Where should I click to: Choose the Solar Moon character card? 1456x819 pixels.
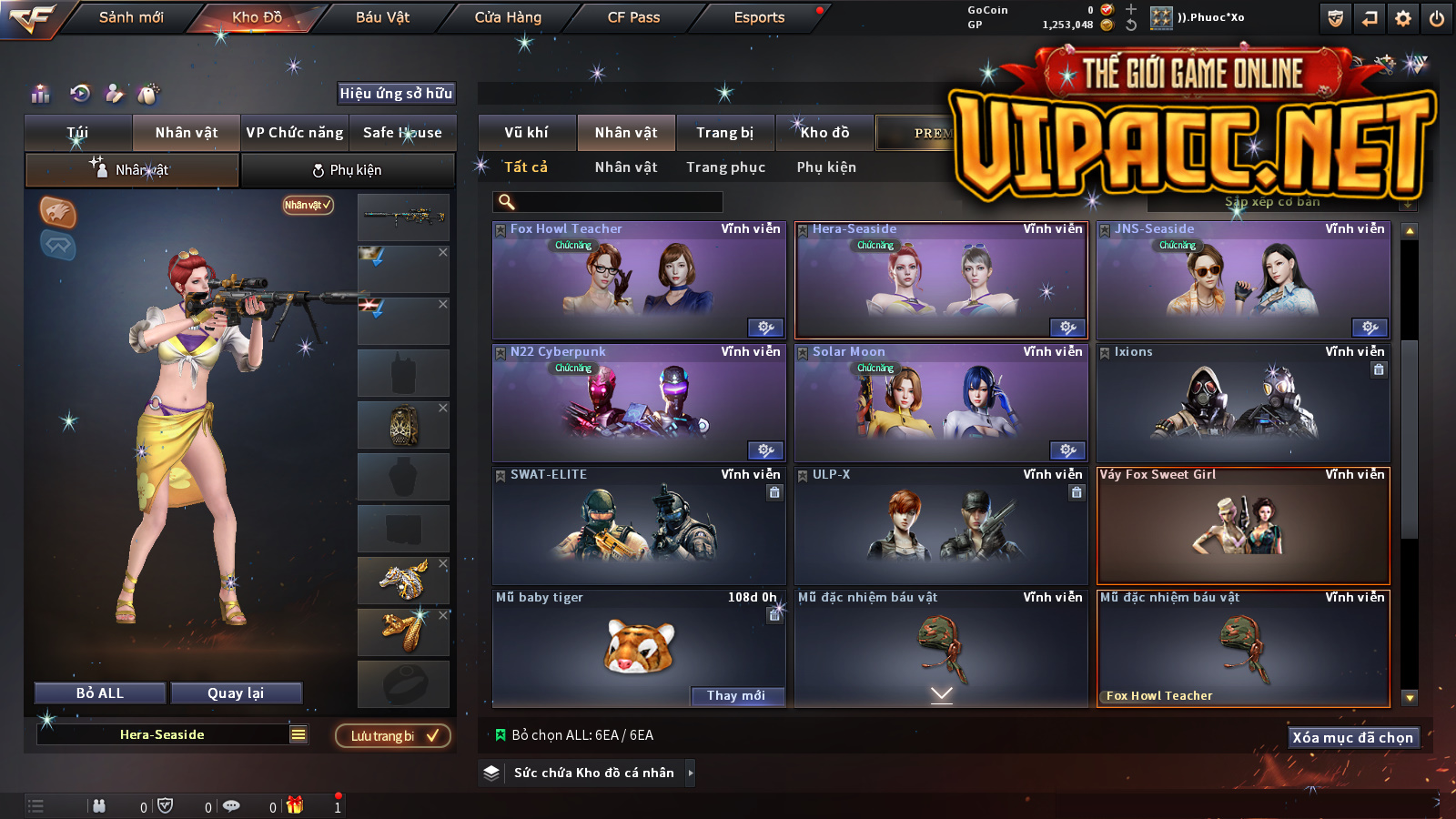coord(941,403)
